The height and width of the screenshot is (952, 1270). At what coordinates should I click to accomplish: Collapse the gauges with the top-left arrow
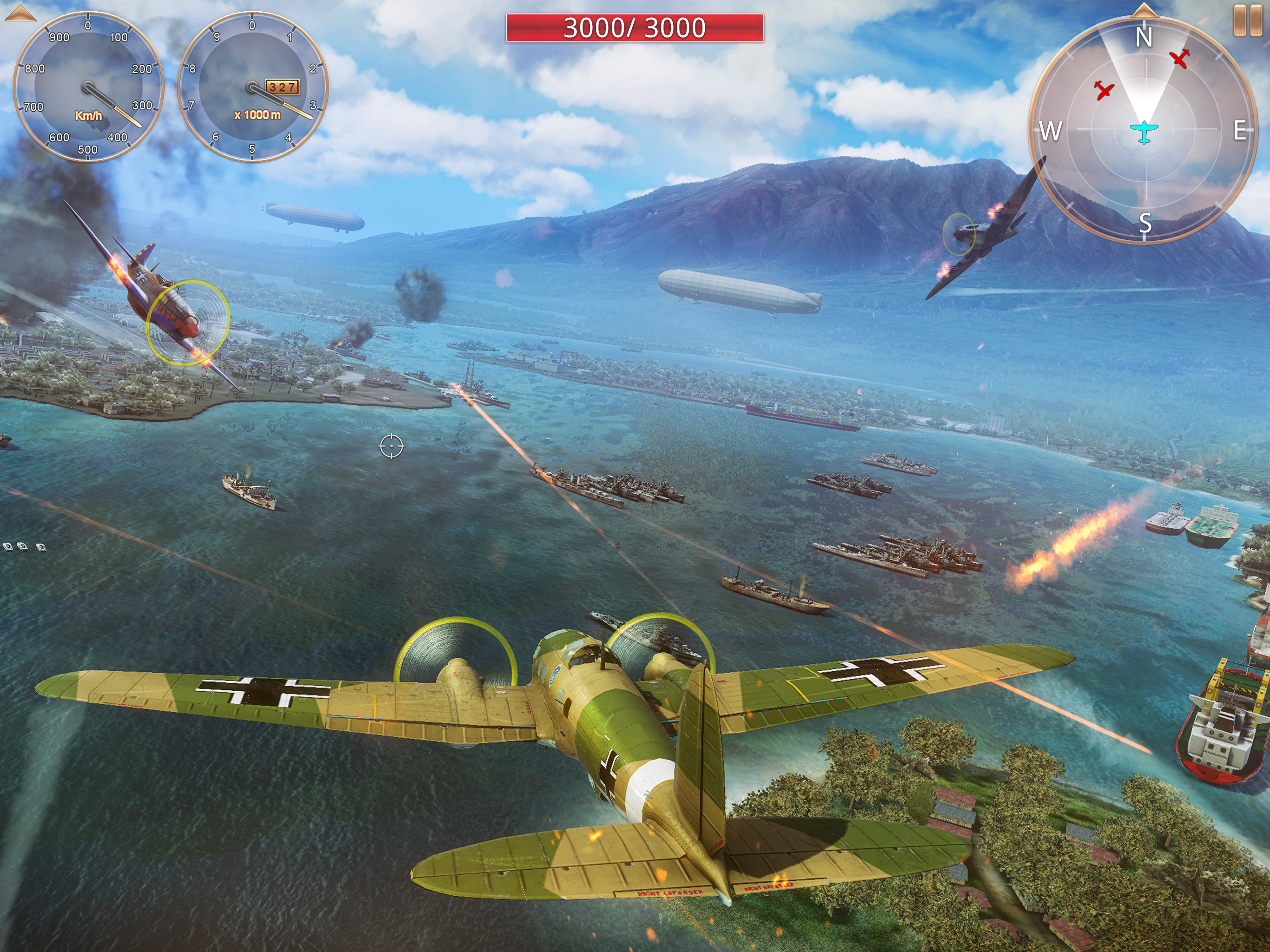20,13
